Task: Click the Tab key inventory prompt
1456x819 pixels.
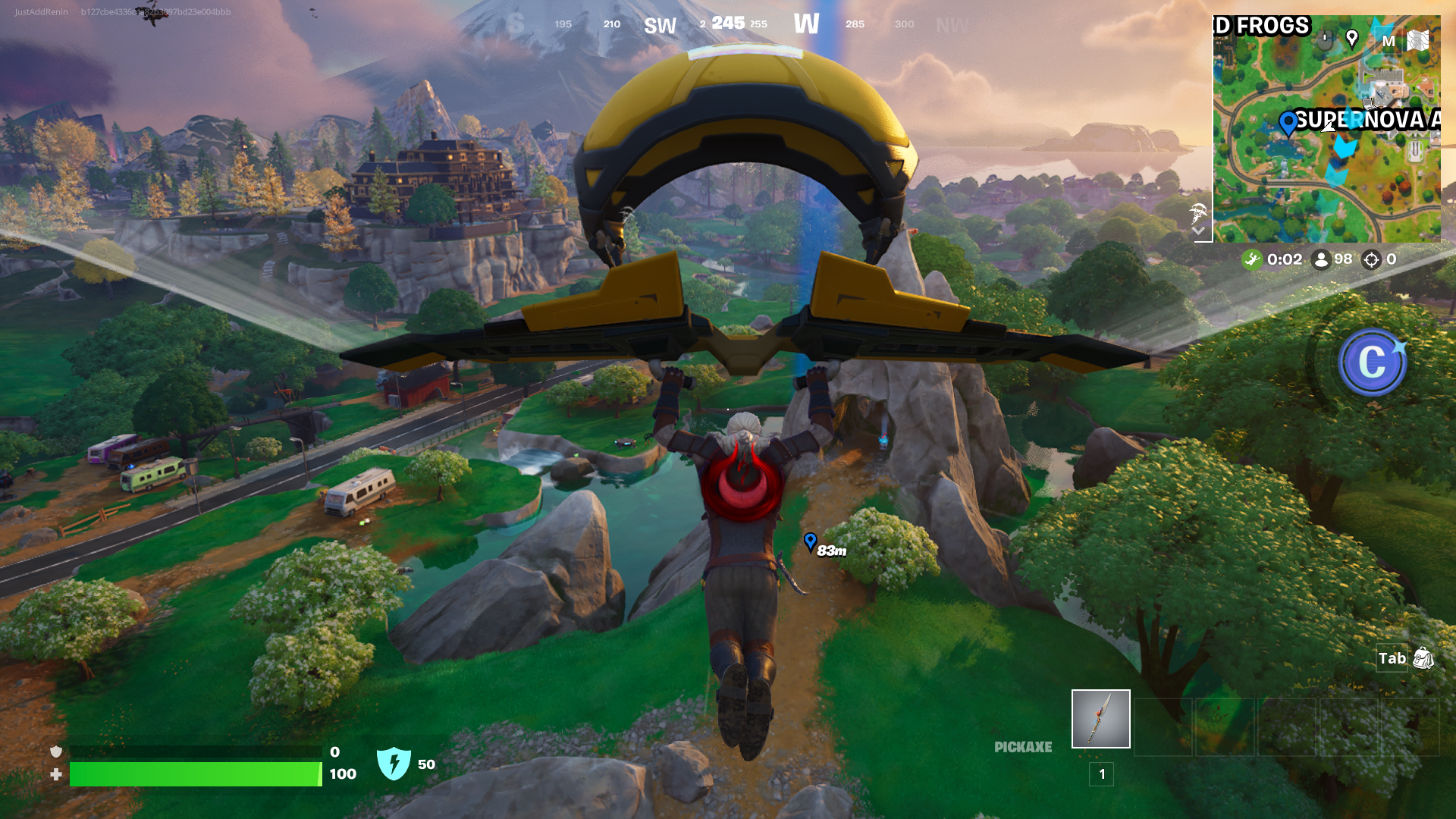Action: (x=1392, y=659)
